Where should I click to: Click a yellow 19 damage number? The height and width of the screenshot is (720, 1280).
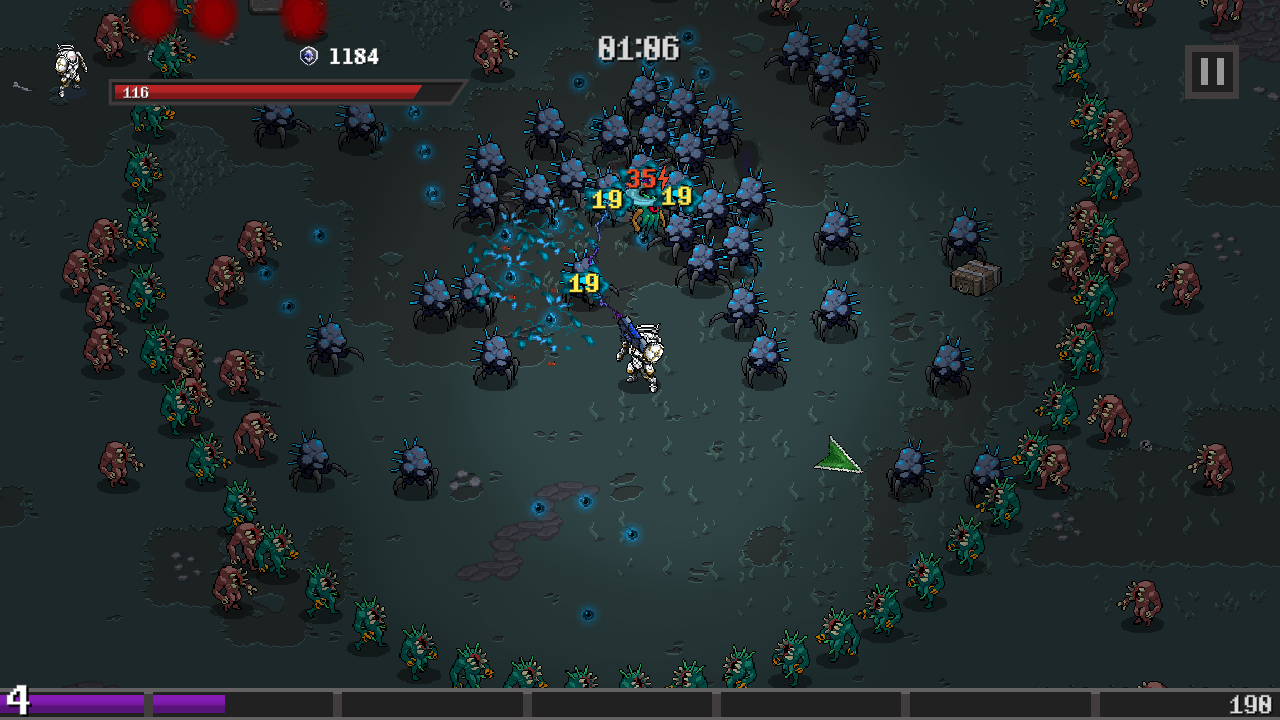pyautogui.click(x=582, y=281)
